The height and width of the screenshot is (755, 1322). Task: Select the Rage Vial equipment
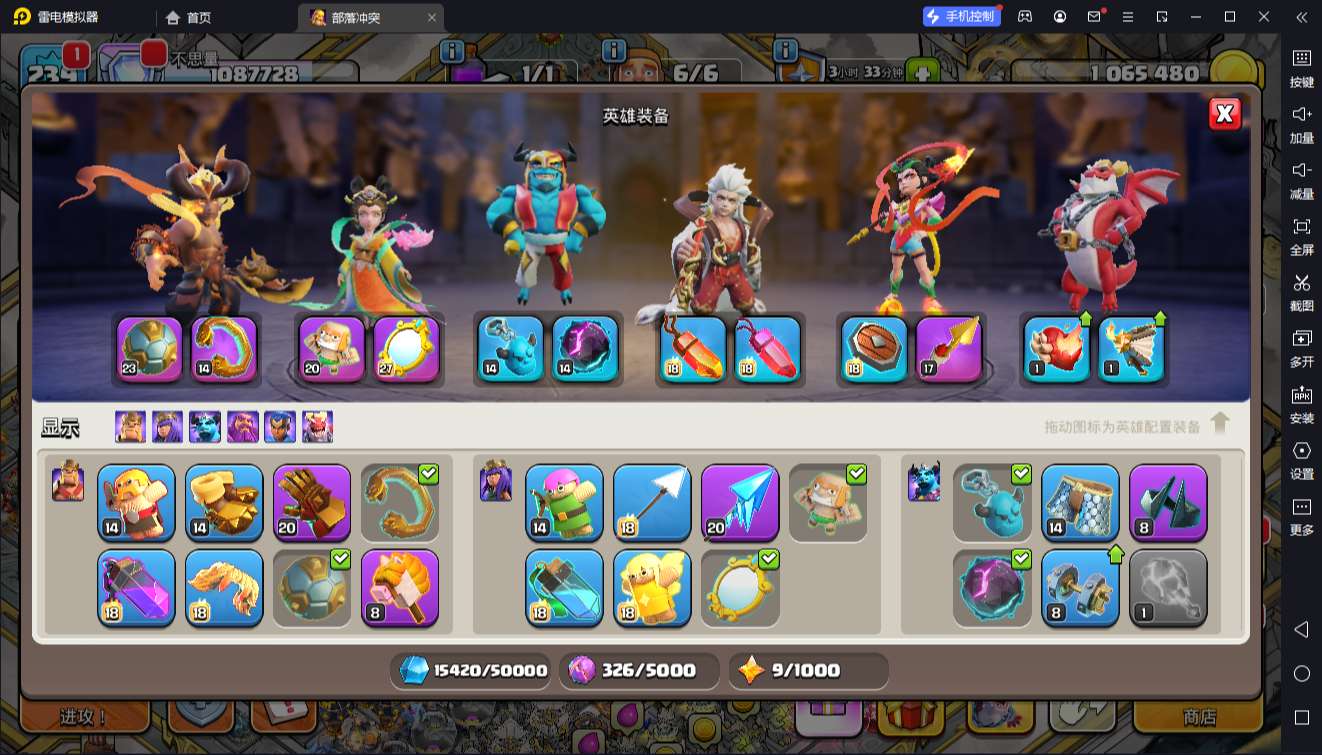136,588
